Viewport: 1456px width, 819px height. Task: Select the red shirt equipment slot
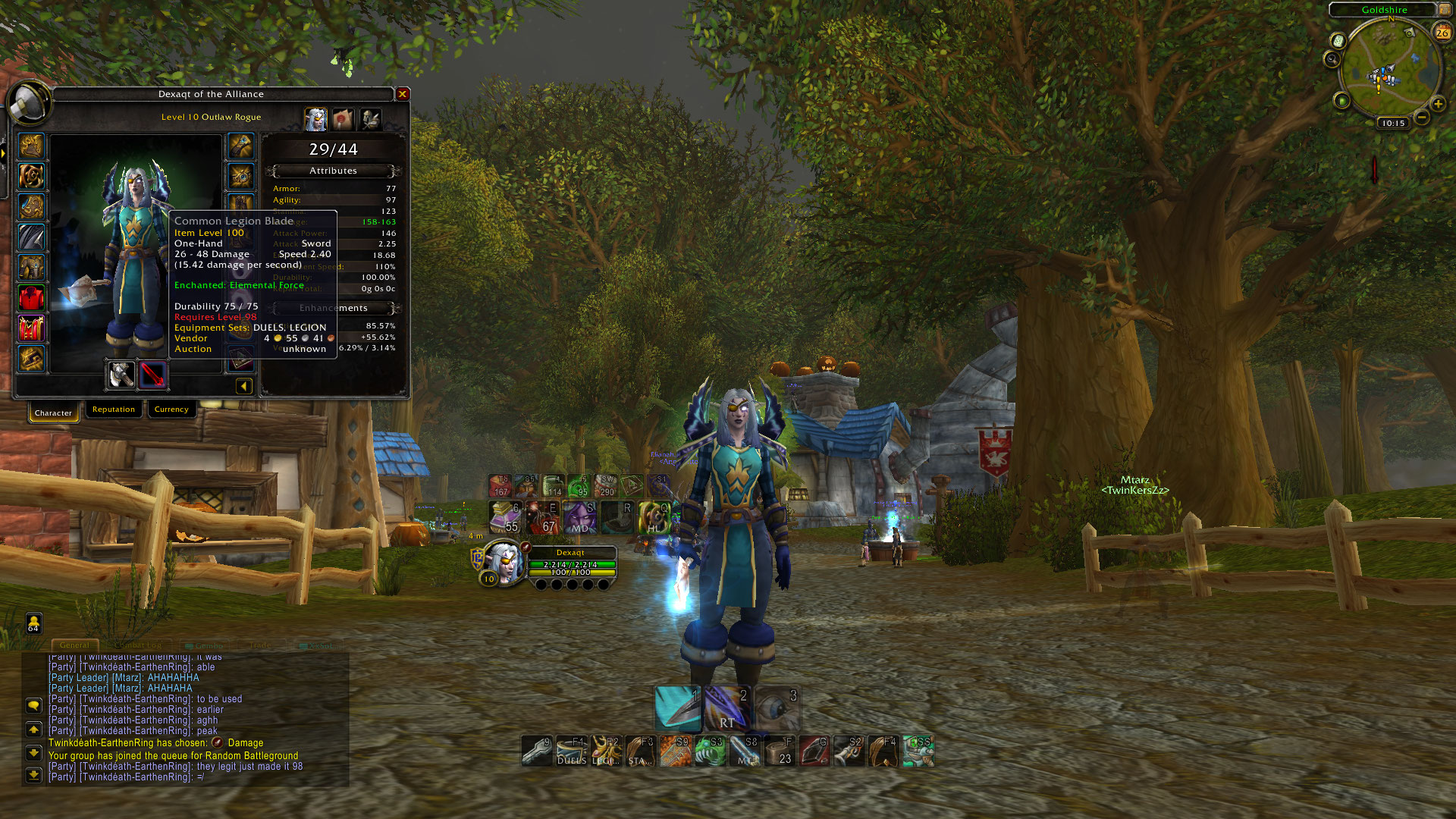pyautogui.click(x=32, y=298)
